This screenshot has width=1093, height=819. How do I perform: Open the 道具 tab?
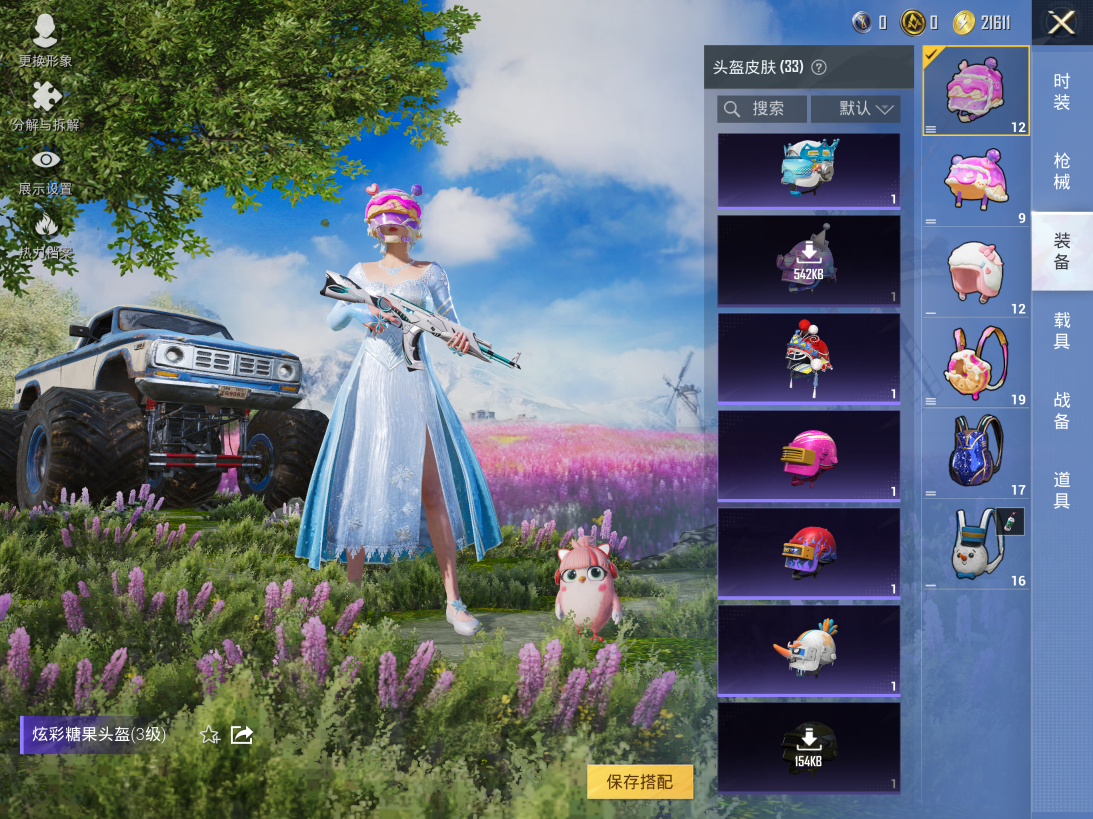pyautogui.click(x=1061, y=491)
